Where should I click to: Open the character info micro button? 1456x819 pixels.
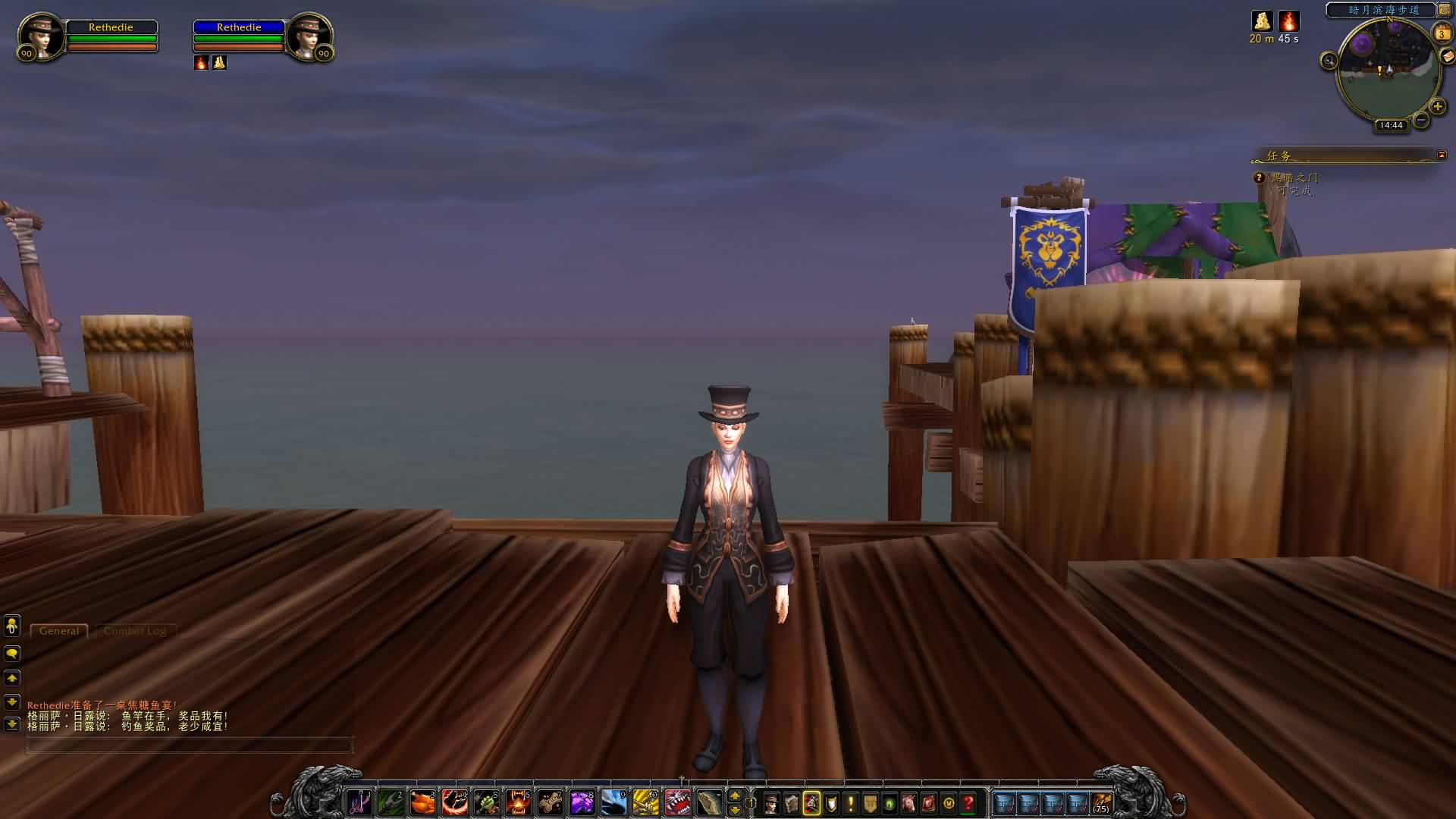(771, 803)
